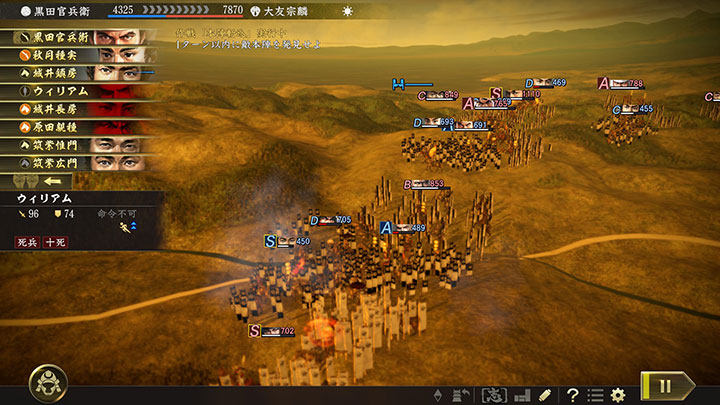Toggle the 志 bracket icon
This screenshot has height=405, width=720.
click(x=493, y=395)
